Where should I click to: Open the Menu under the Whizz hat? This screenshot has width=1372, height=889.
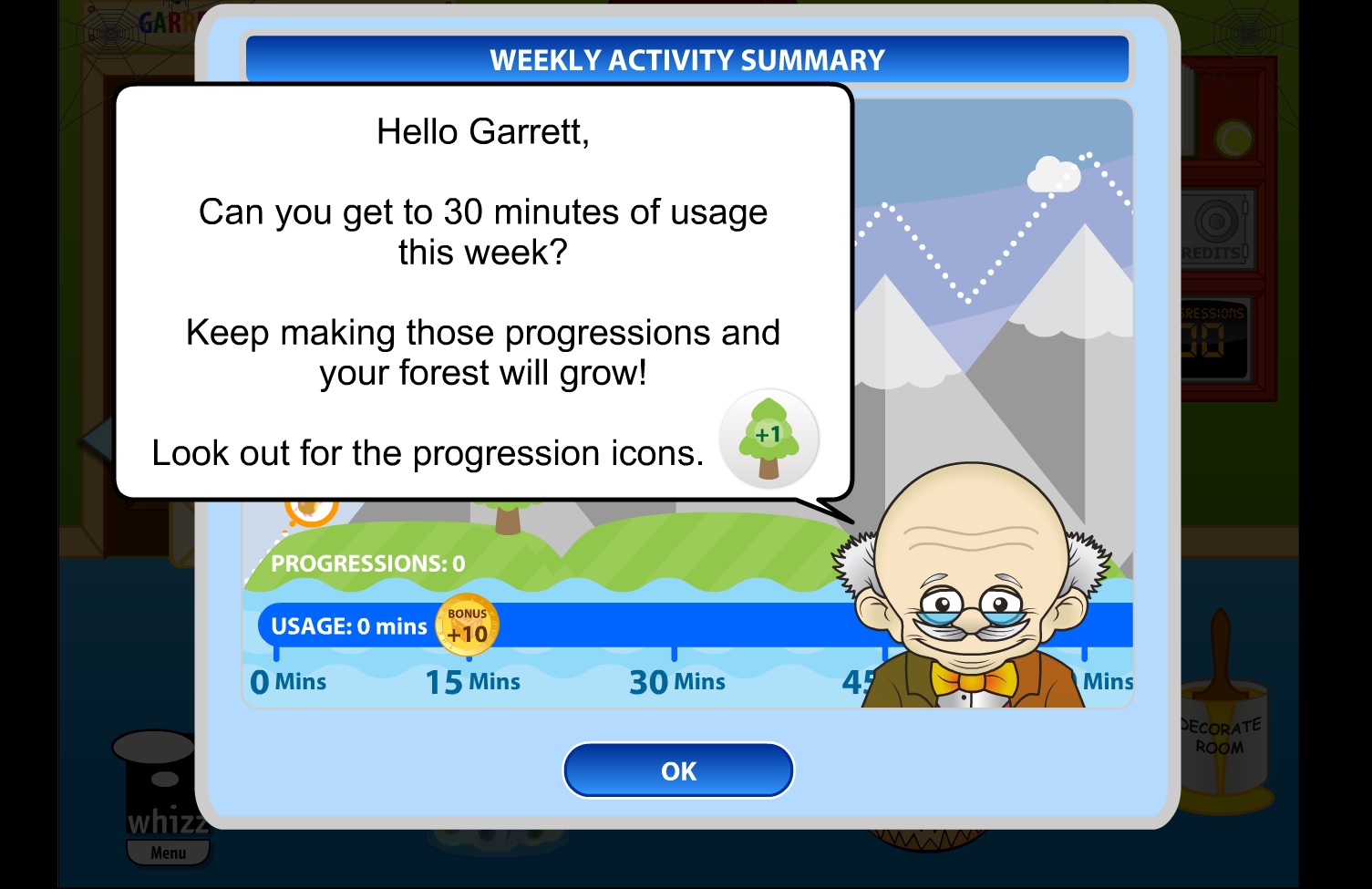(168, 853)
